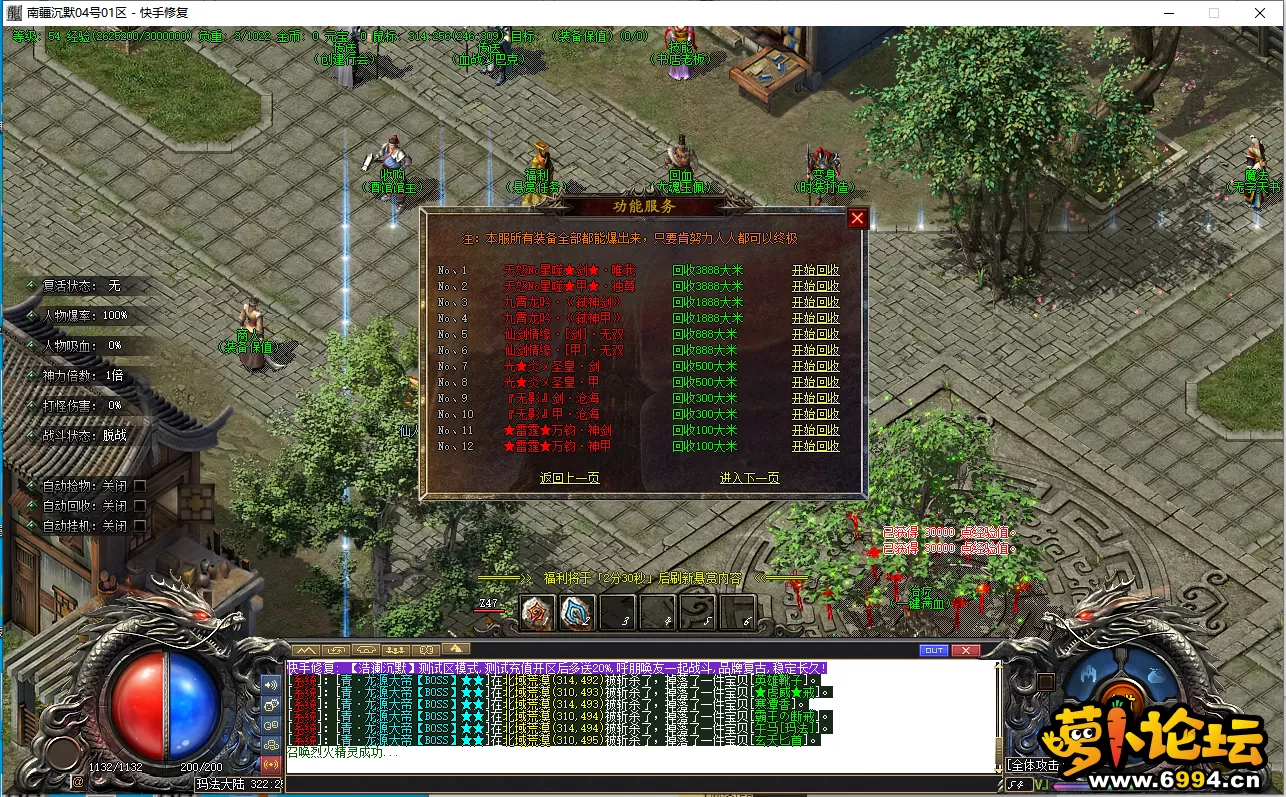The height and width of the screenshot is (797, 1286).
Task: Close the chat panel with red X
Action: pos(965,650)
